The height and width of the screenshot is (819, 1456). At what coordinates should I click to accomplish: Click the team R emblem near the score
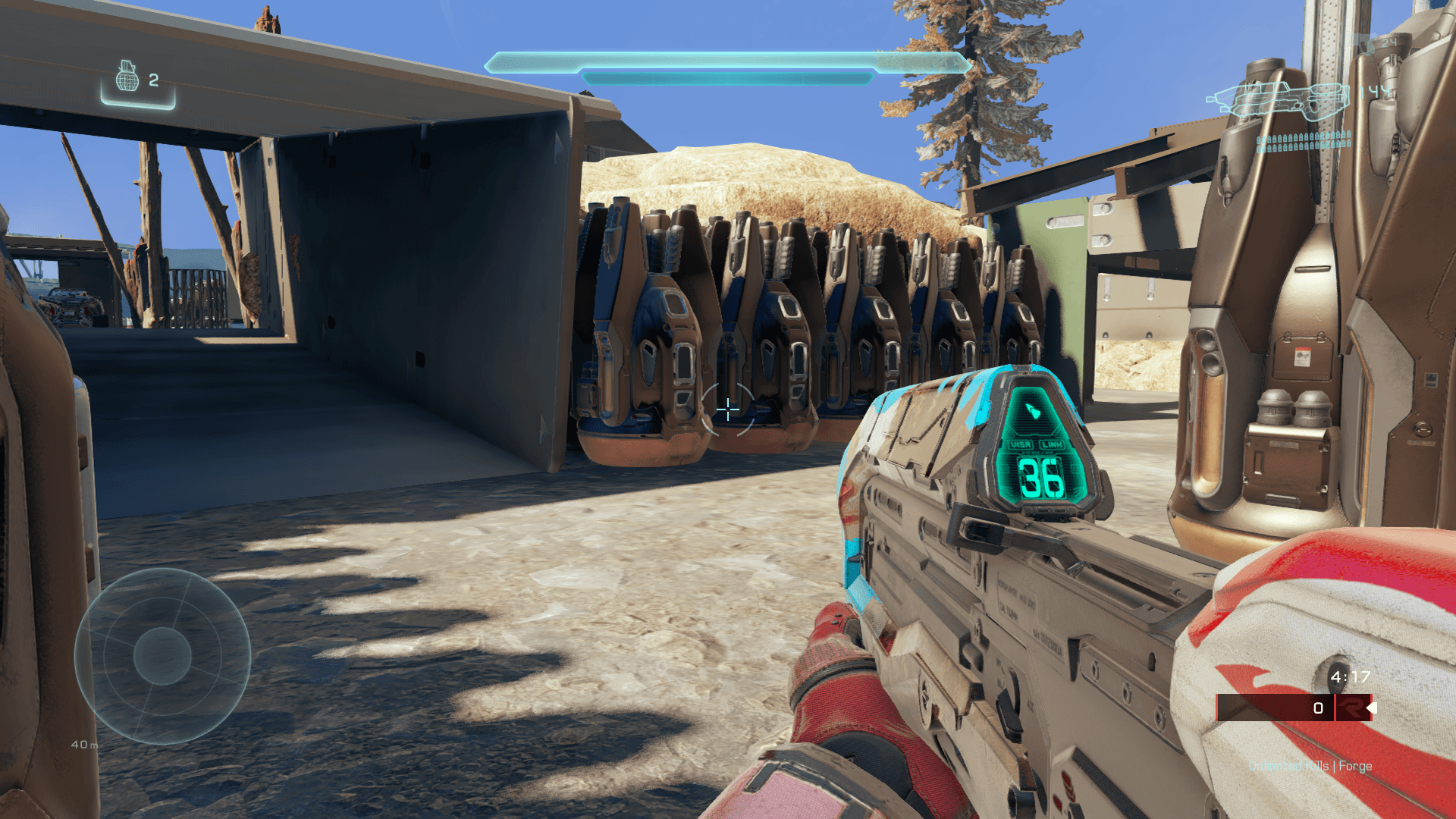tap(1352, 708)
